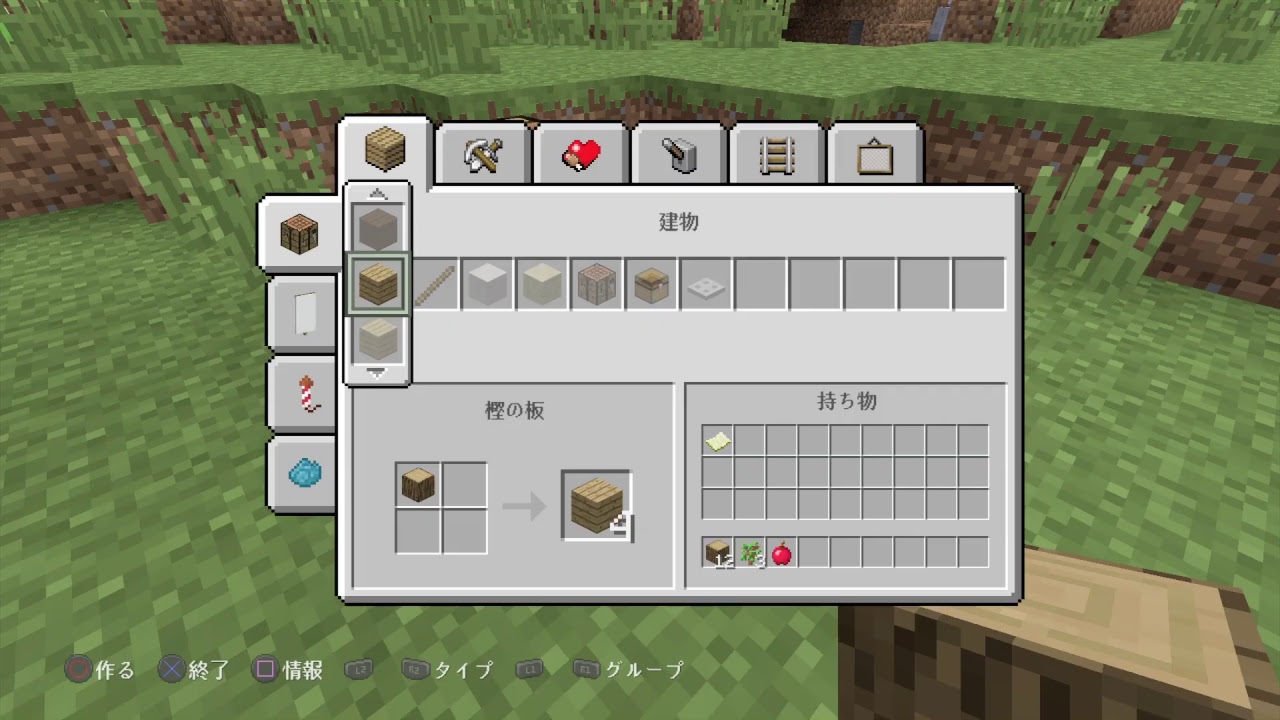Select the banner icon in left sidebar
This screenshot has width=1280, height=720.
click(x=302, y=311)
